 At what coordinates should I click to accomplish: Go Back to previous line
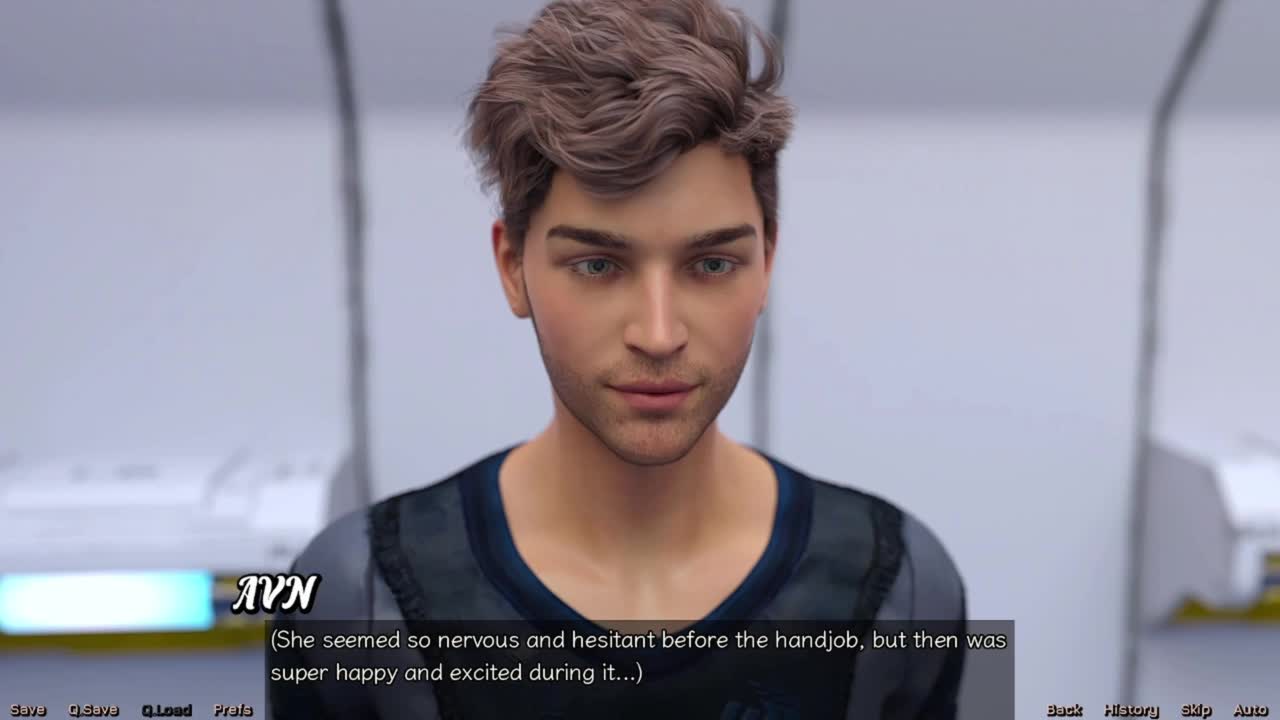point(1064,710)
